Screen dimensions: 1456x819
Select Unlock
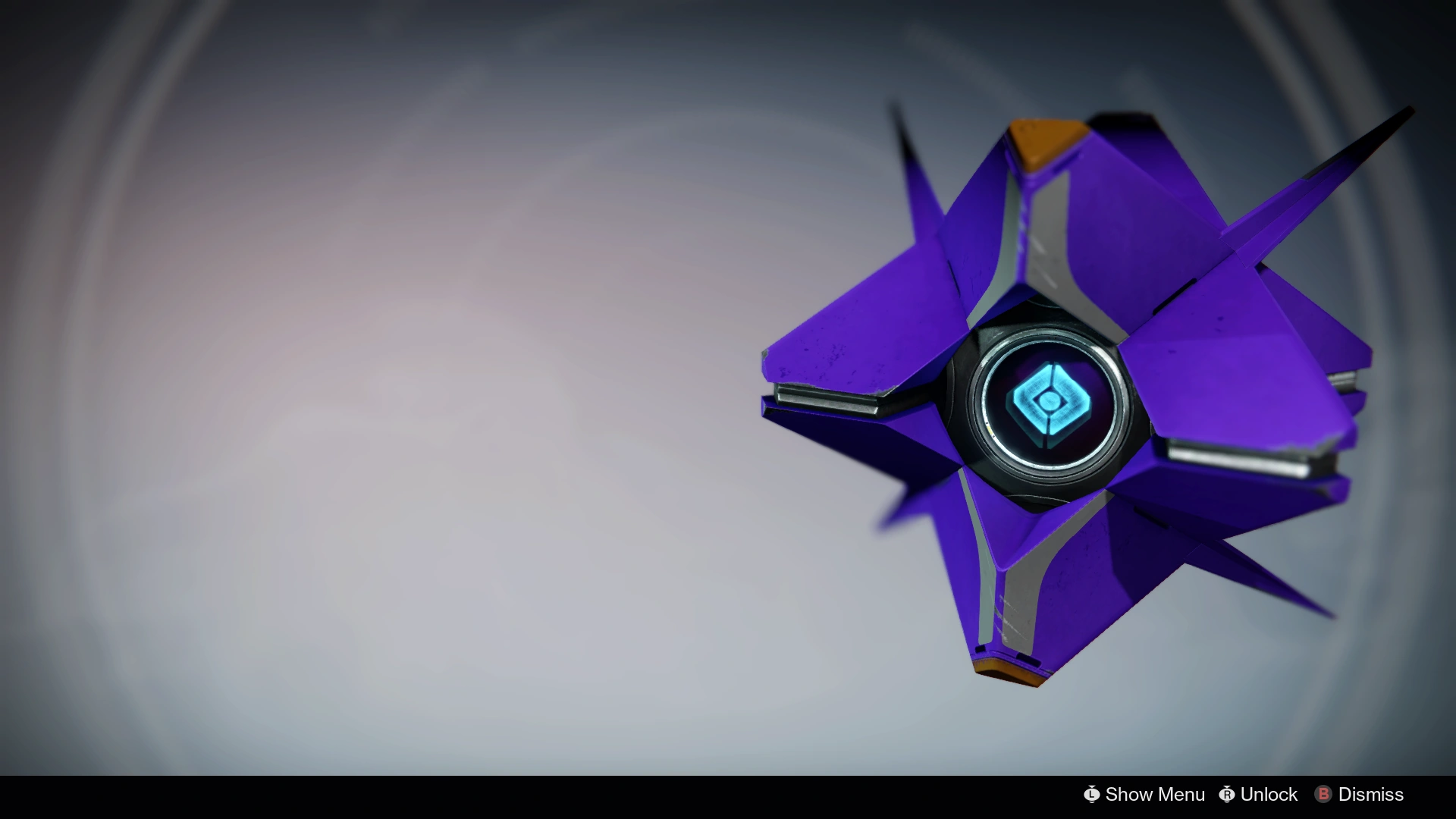1268,795
